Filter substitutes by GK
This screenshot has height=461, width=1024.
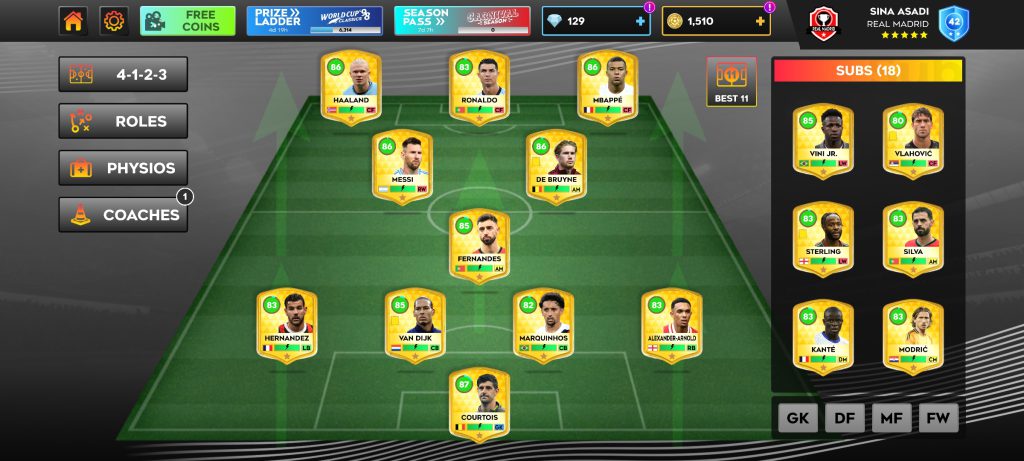coord(797,417)
